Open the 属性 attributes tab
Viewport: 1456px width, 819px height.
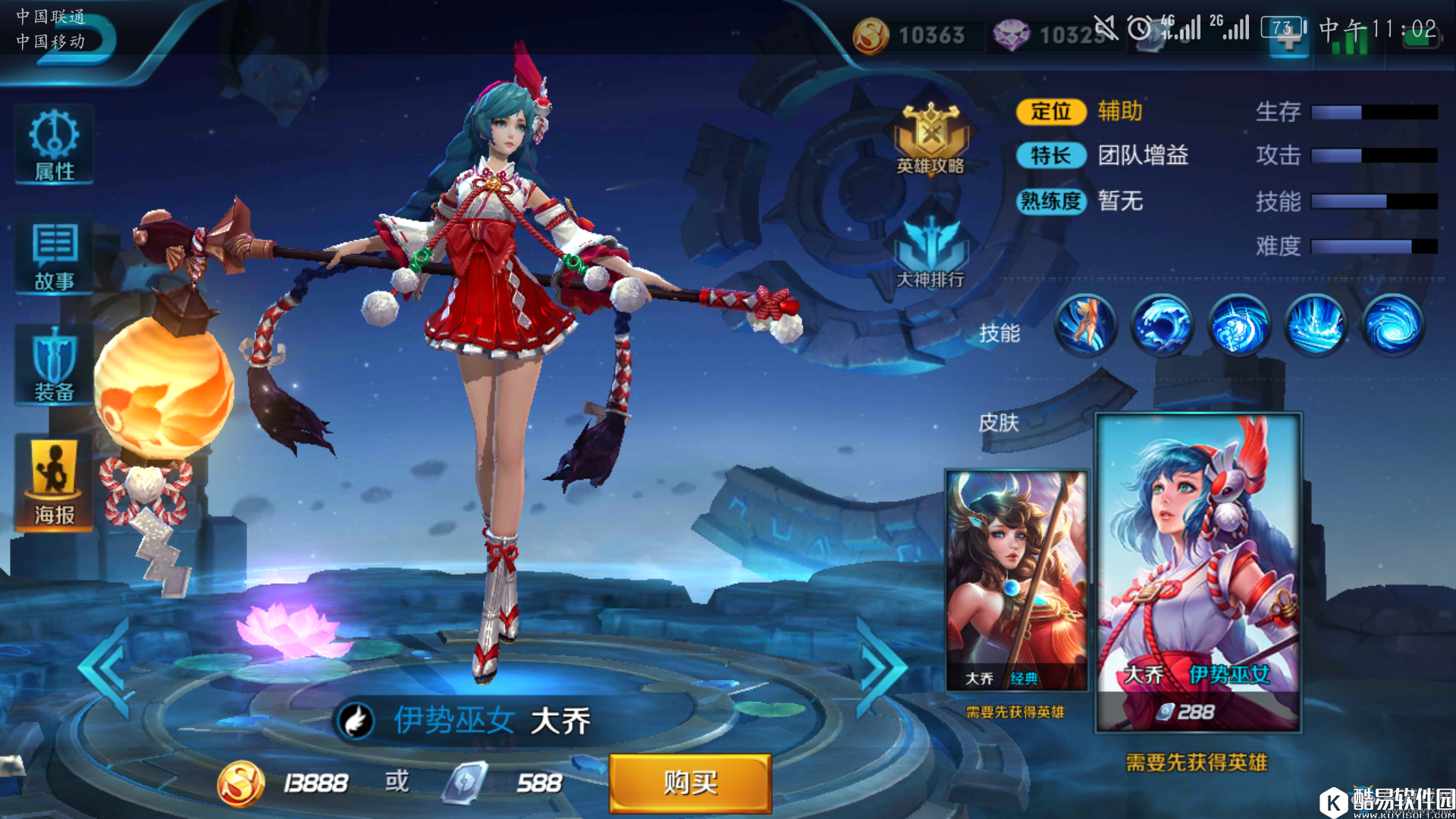(54, 146)
